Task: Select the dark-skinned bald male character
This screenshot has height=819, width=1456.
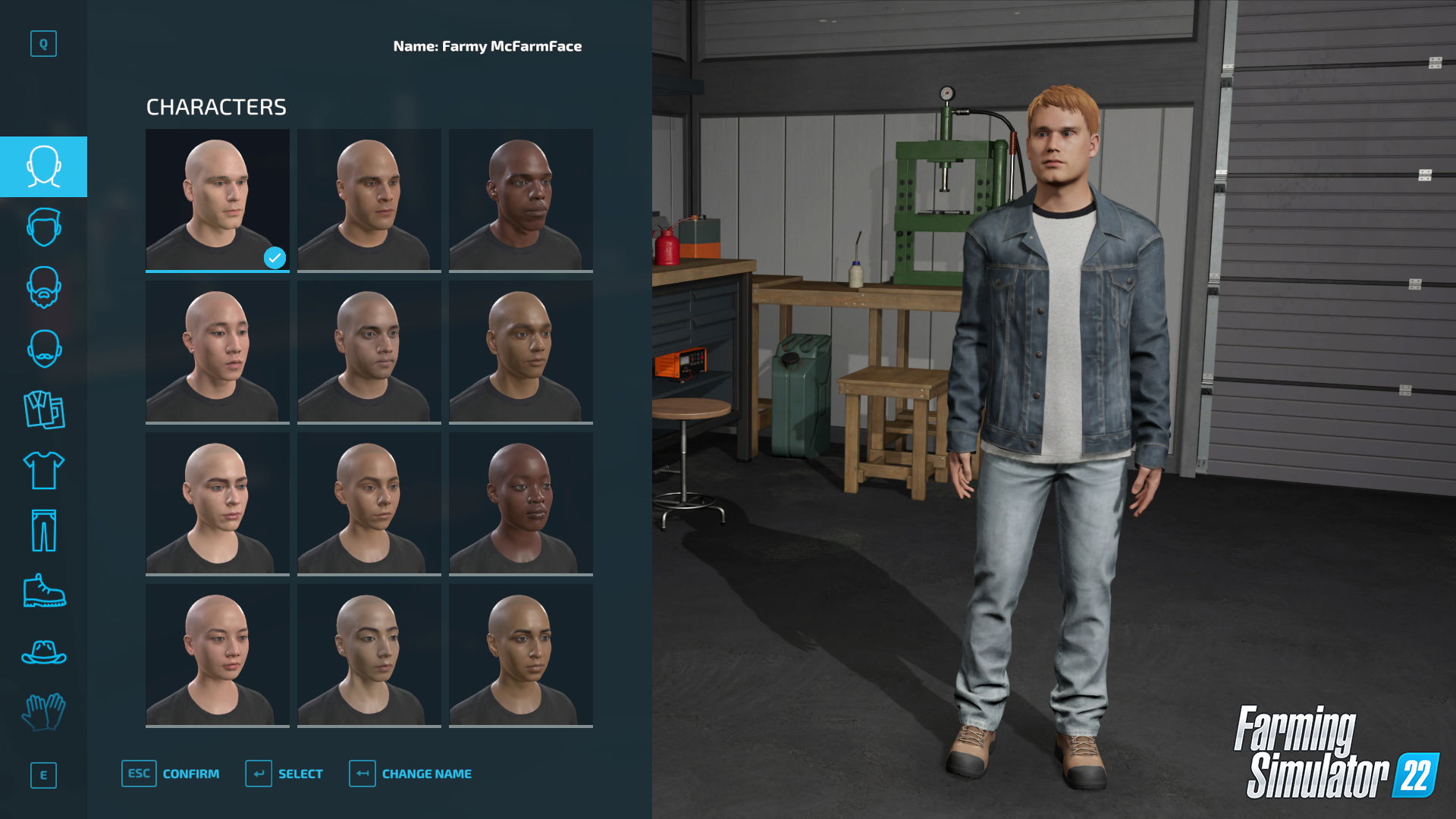Action: click(x=521, y=199)
